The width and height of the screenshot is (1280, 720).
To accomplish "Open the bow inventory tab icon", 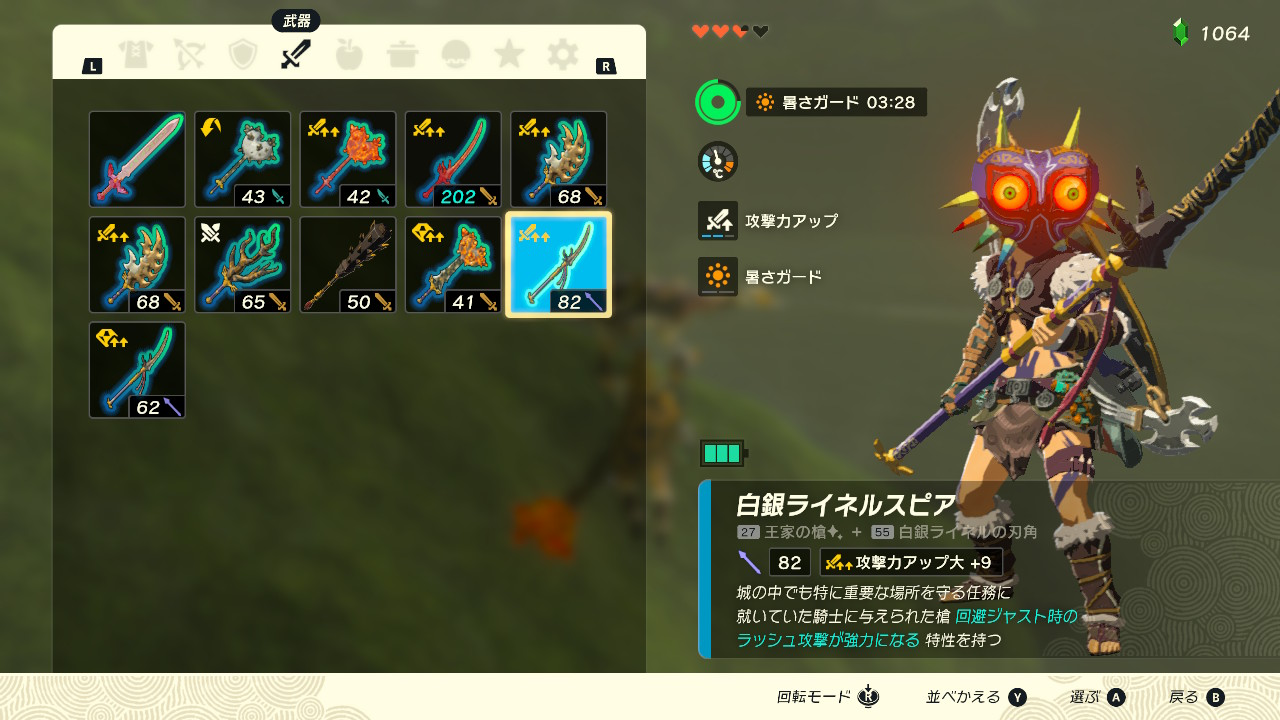I will (x=190, y=55).
